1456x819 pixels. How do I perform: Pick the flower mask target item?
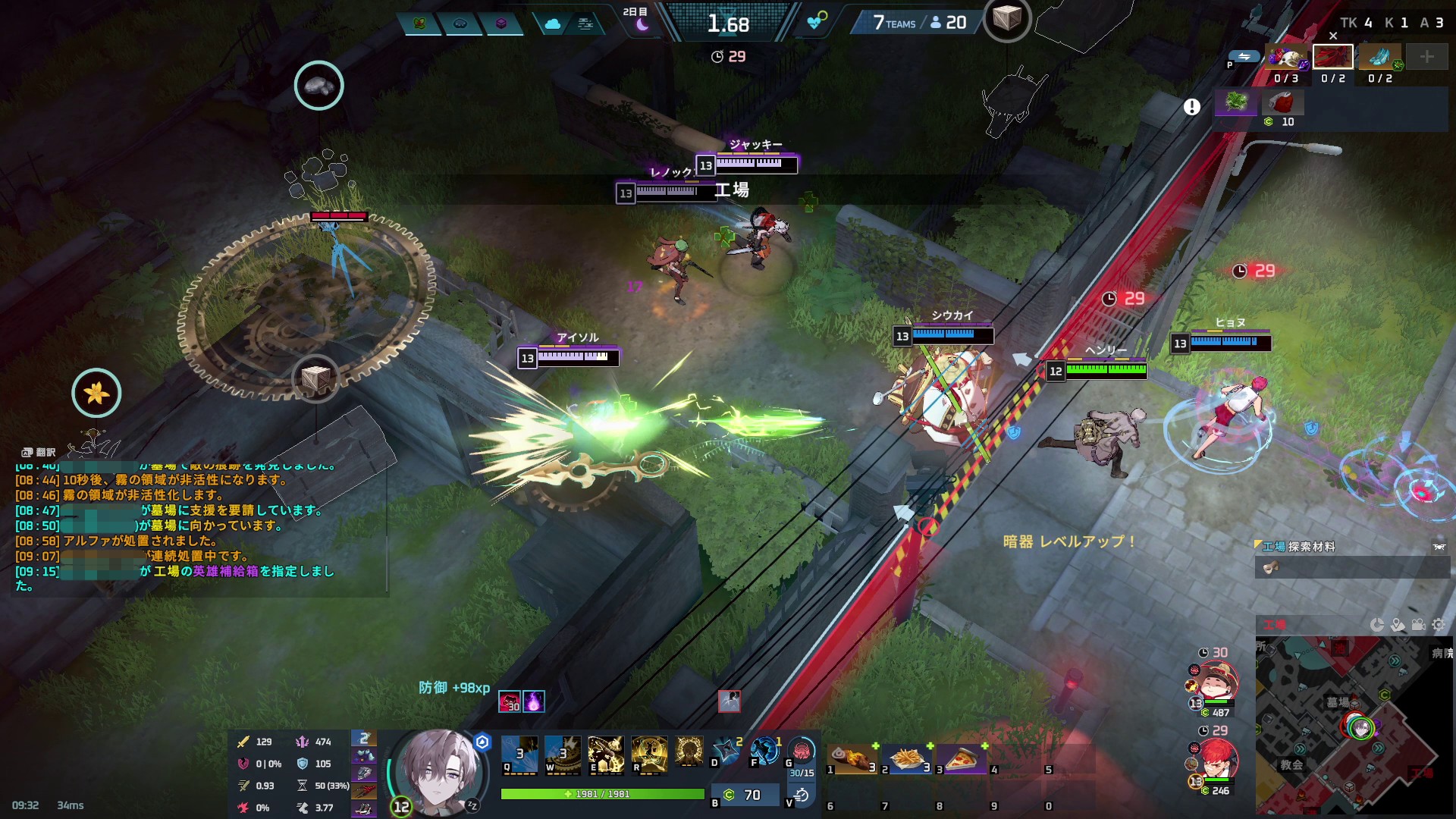coord(1286,58)
